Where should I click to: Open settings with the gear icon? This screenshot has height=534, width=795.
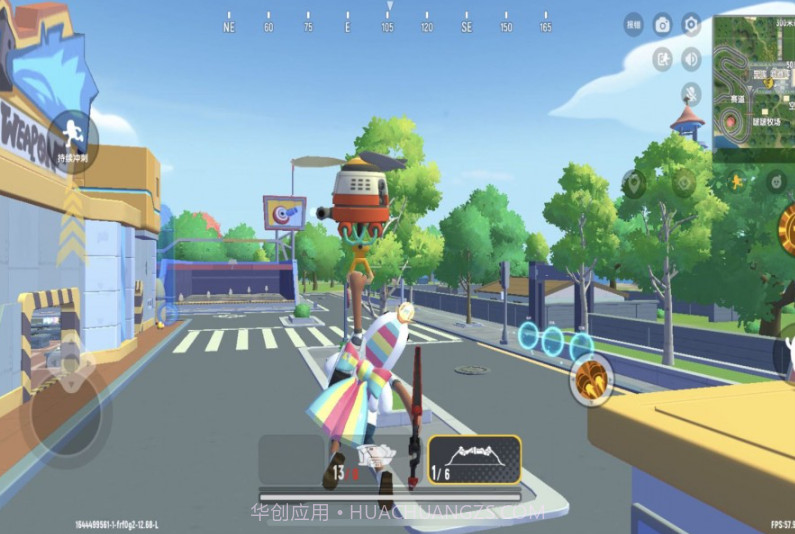pyautogui.click(x=691, y=25)
